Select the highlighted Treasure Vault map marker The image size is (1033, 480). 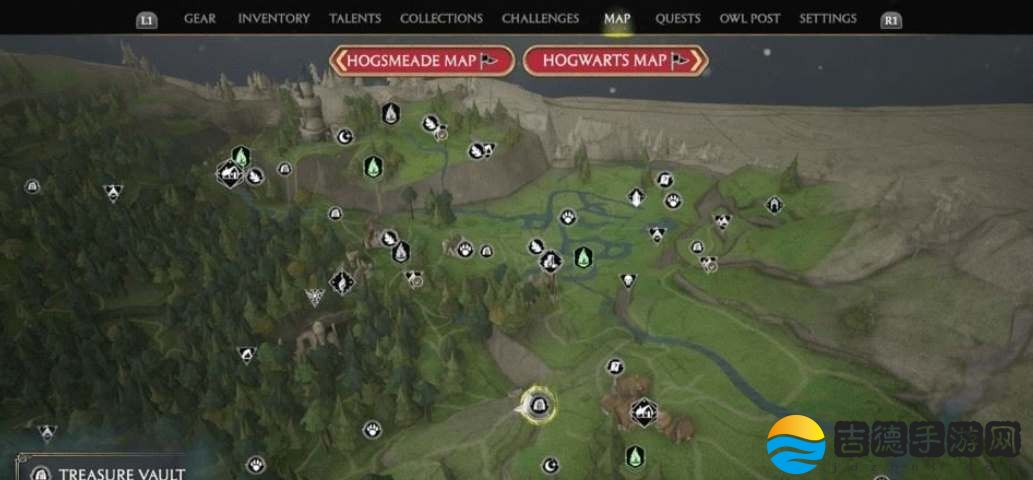pos(538,405)
